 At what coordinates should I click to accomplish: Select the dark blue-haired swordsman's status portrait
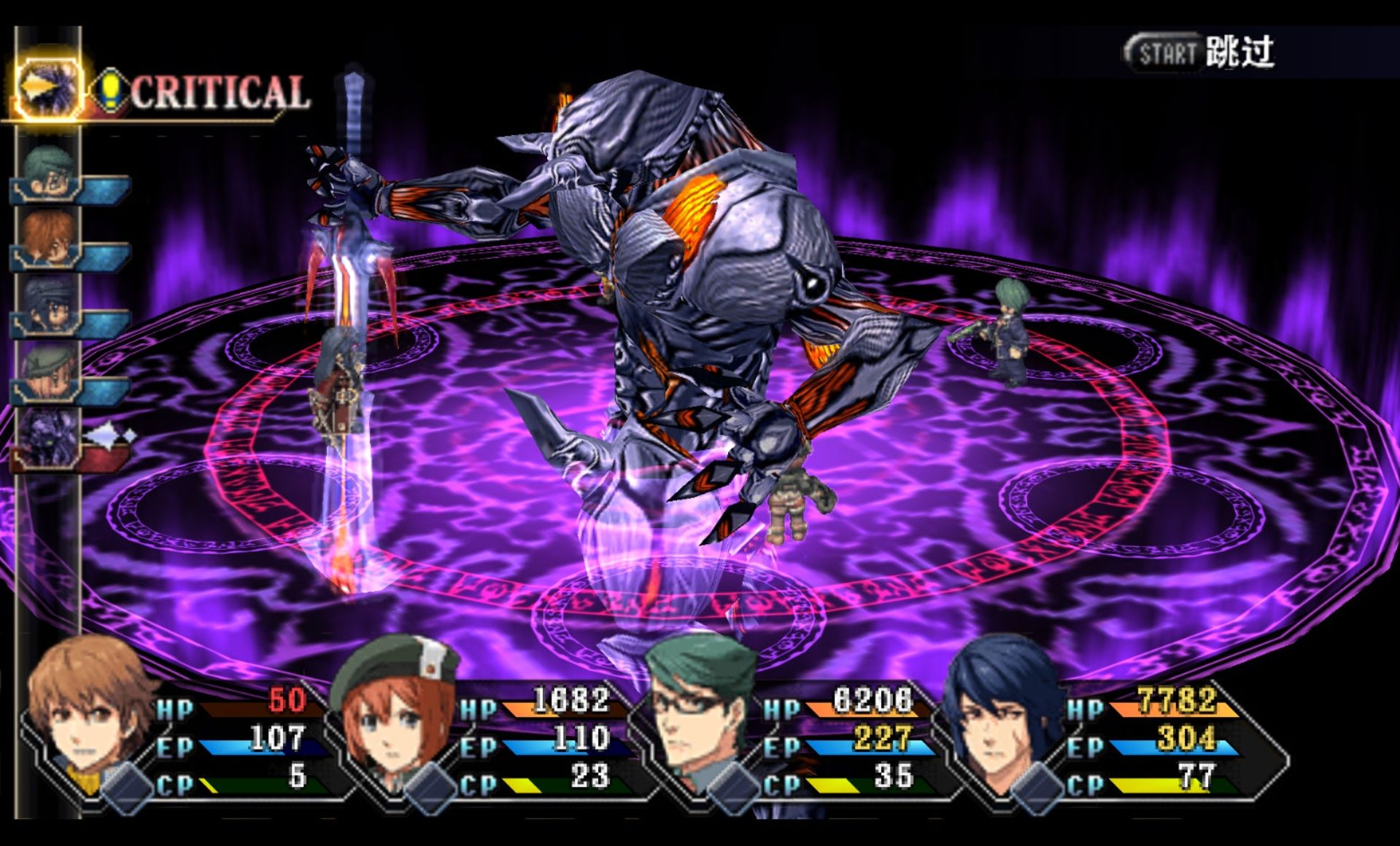point(1001,715)
